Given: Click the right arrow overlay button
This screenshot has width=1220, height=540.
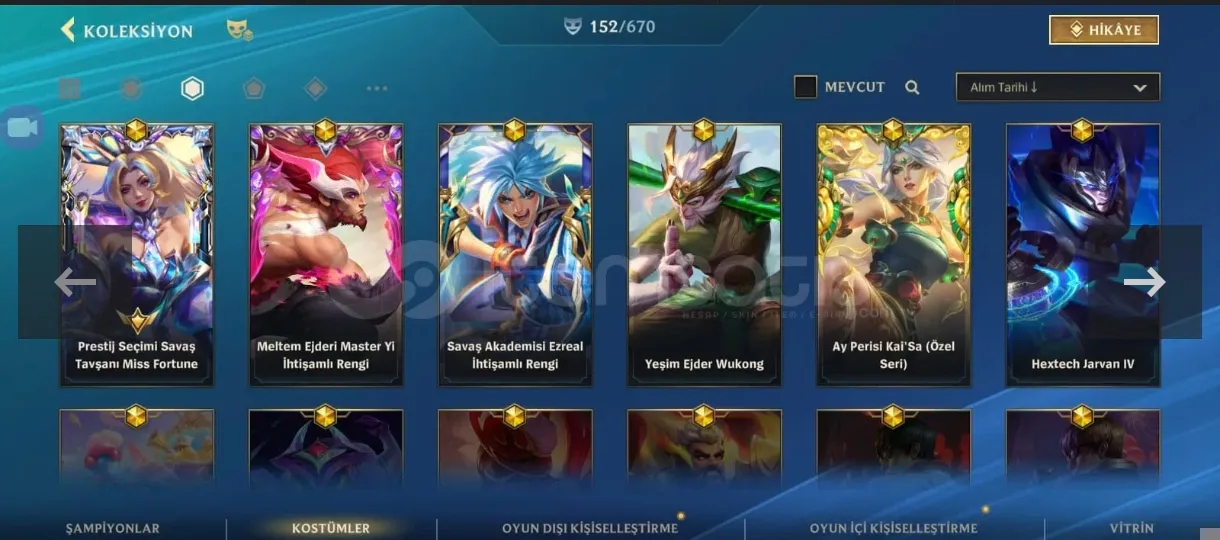Looking at the screenshot, I should point(1144,283).
